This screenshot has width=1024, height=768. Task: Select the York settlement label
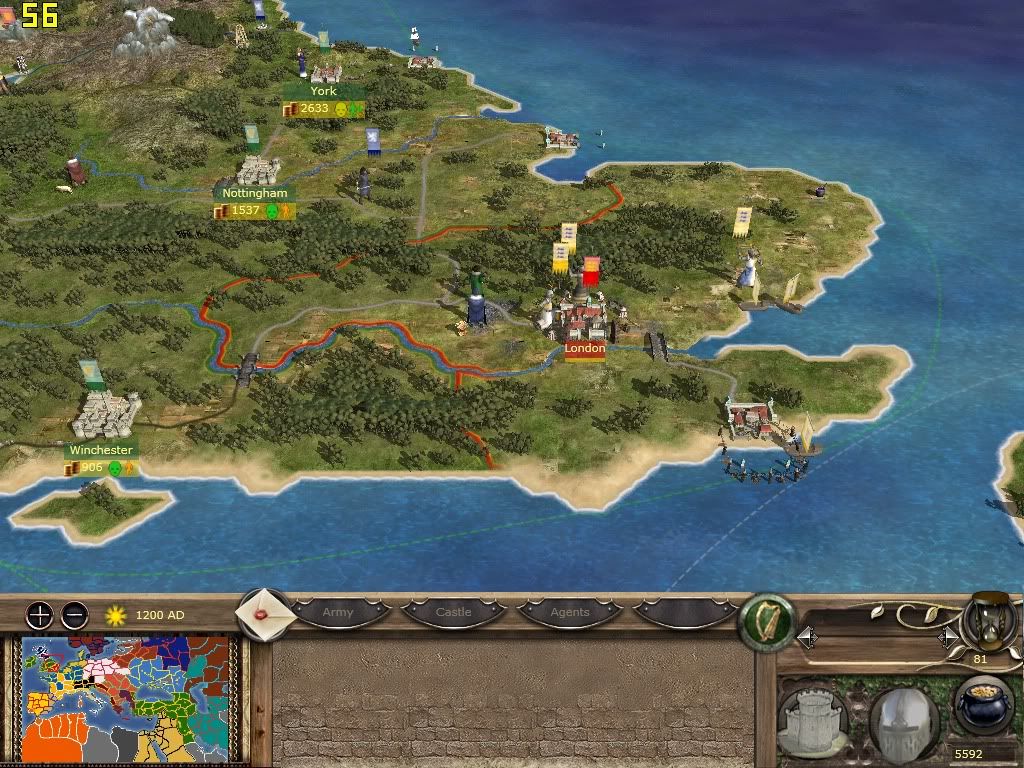coord(323,91)
